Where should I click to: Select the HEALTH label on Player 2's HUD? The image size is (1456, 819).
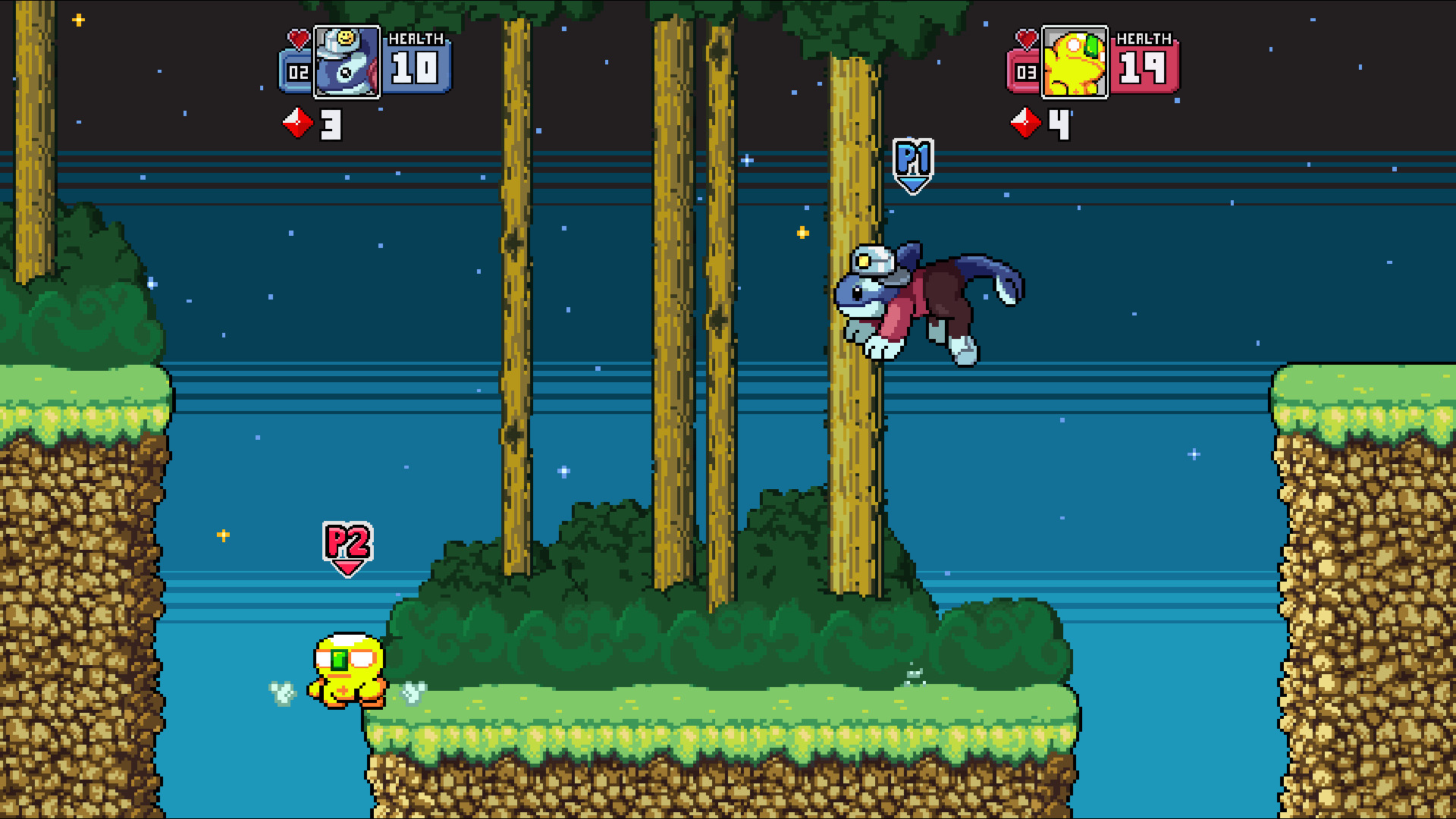point(1145,37)
